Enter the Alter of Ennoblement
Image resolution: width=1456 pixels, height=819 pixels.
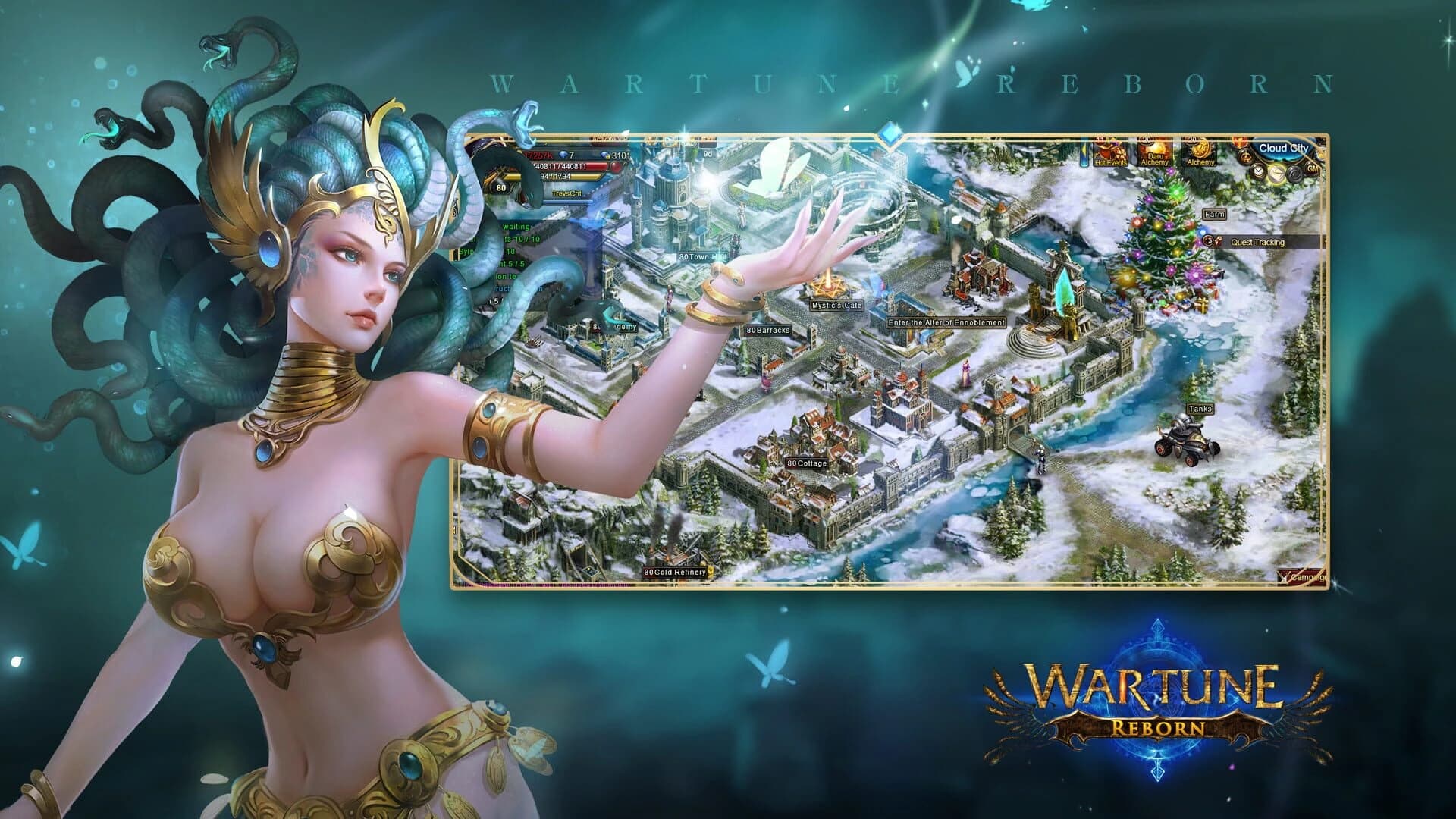pyautogui.click(x=944, y=322)
